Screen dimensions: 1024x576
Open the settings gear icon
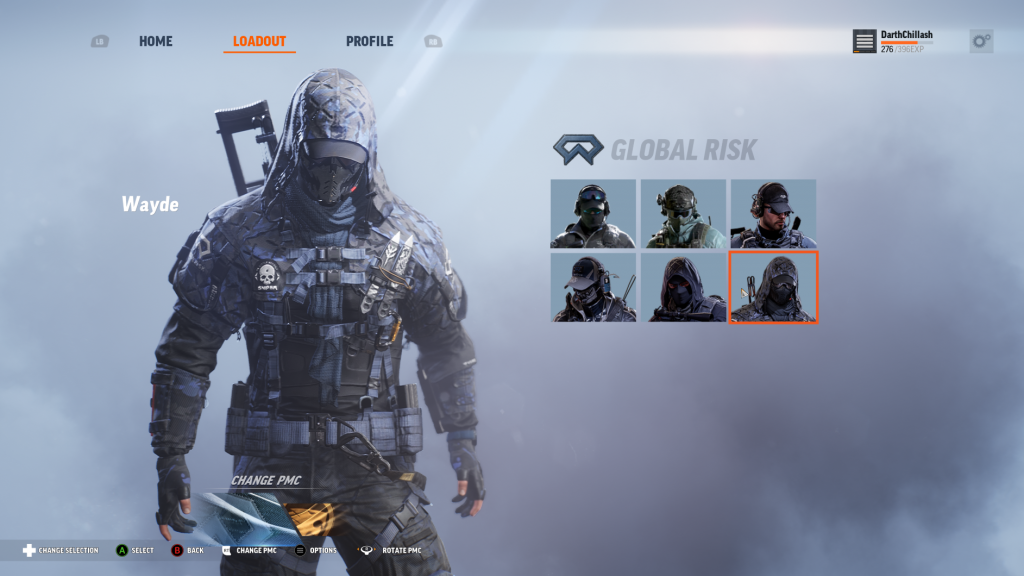(x=981, y=41)
